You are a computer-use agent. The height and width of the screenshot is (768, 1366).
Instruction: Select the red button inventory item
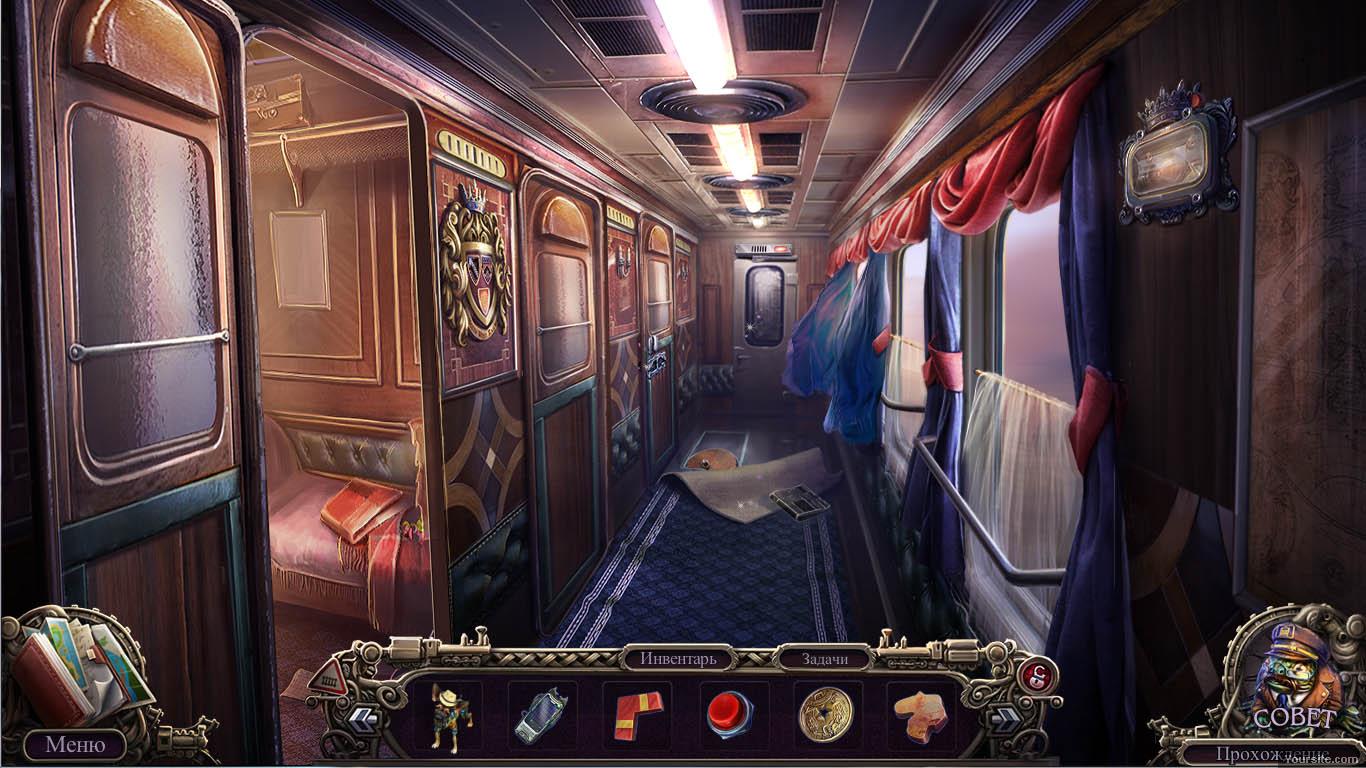point(732,715)
